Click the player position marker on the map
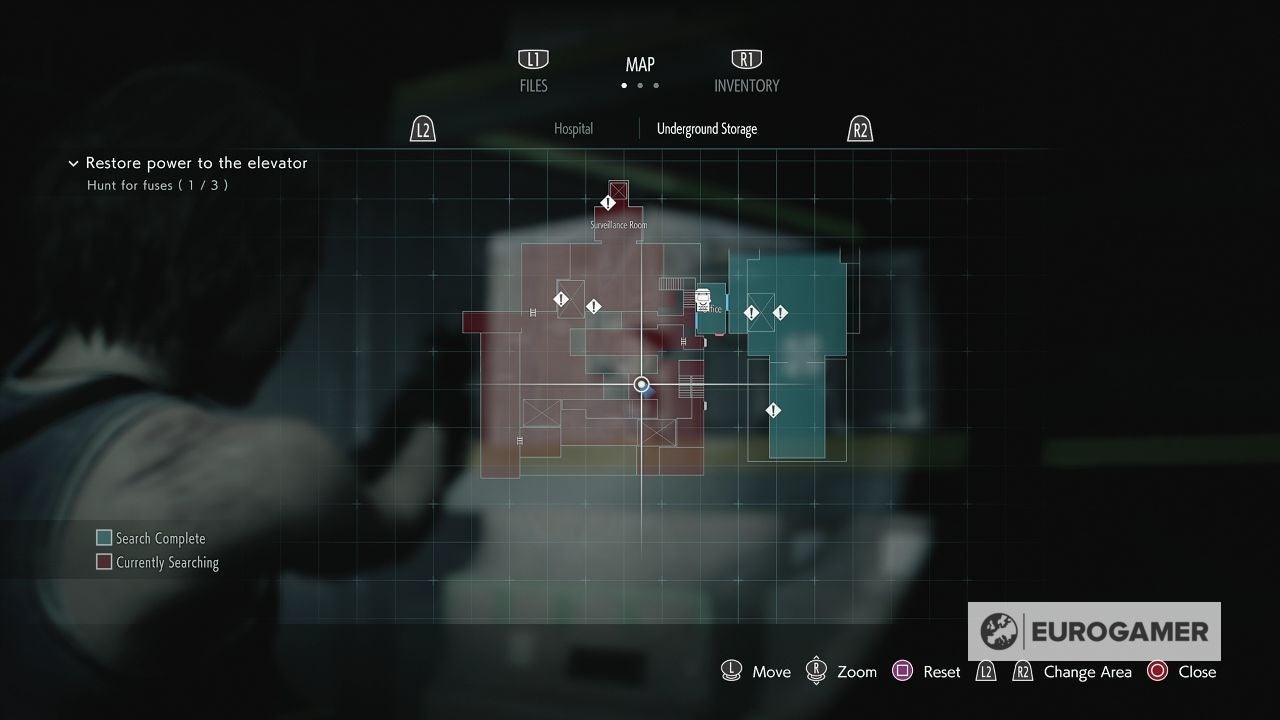This screenshot has width=1280, height=720. tap(640, 384)
